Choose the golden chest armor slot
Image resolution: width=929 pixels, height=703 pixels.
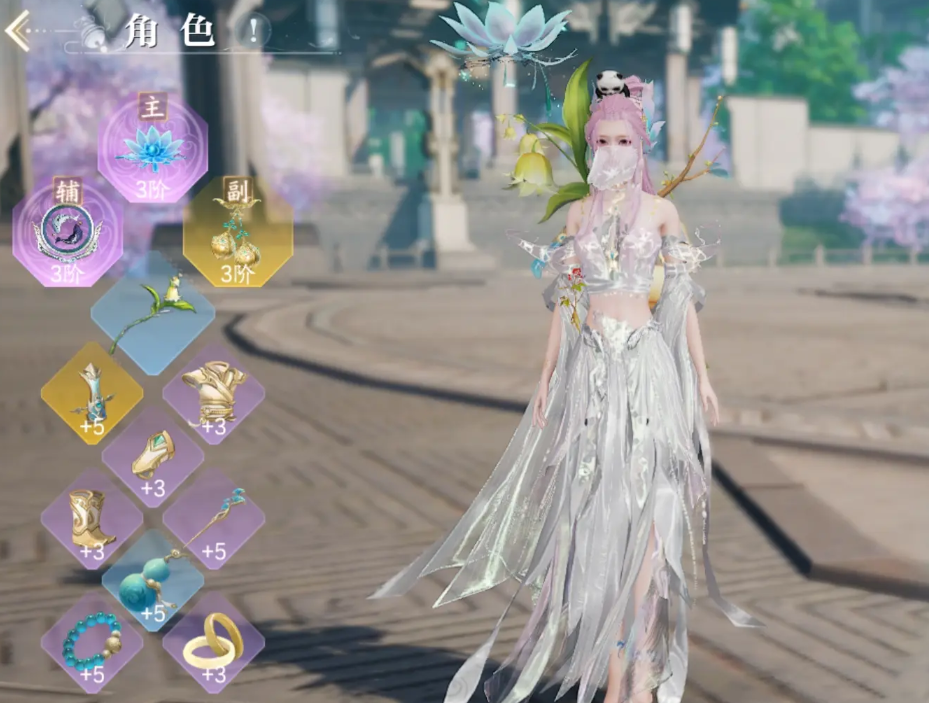tap(213, 392)
